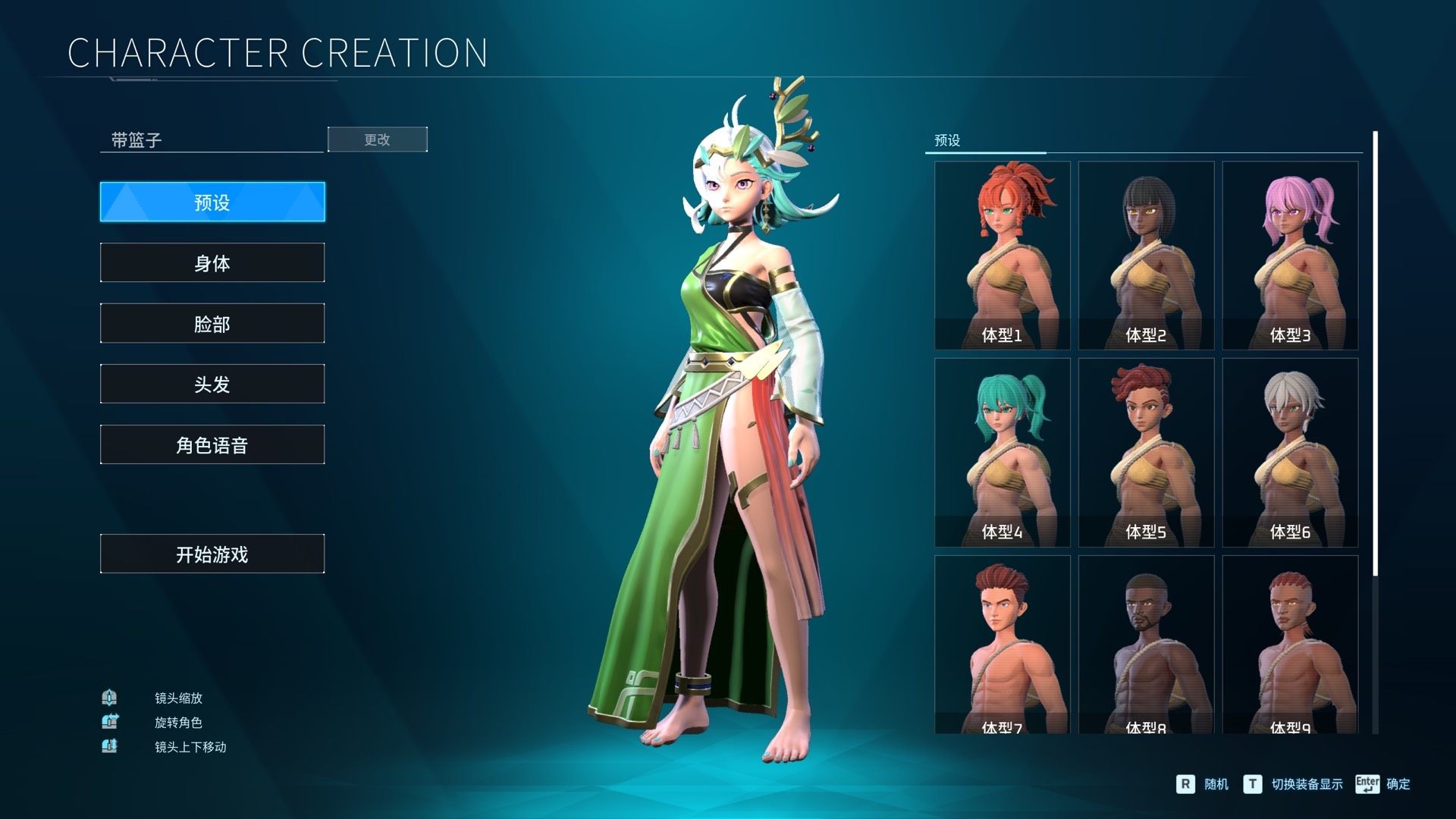Viewport: 1456px width, 819px height.
Task: Choose the 体型1 red-haired preset
Action: (x=1002, y=255)
